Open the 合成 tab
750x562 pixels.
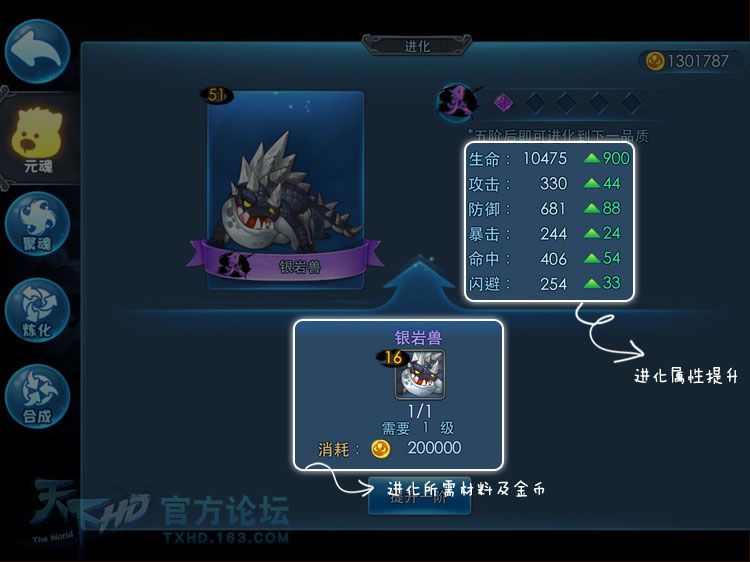coord(38,396)
